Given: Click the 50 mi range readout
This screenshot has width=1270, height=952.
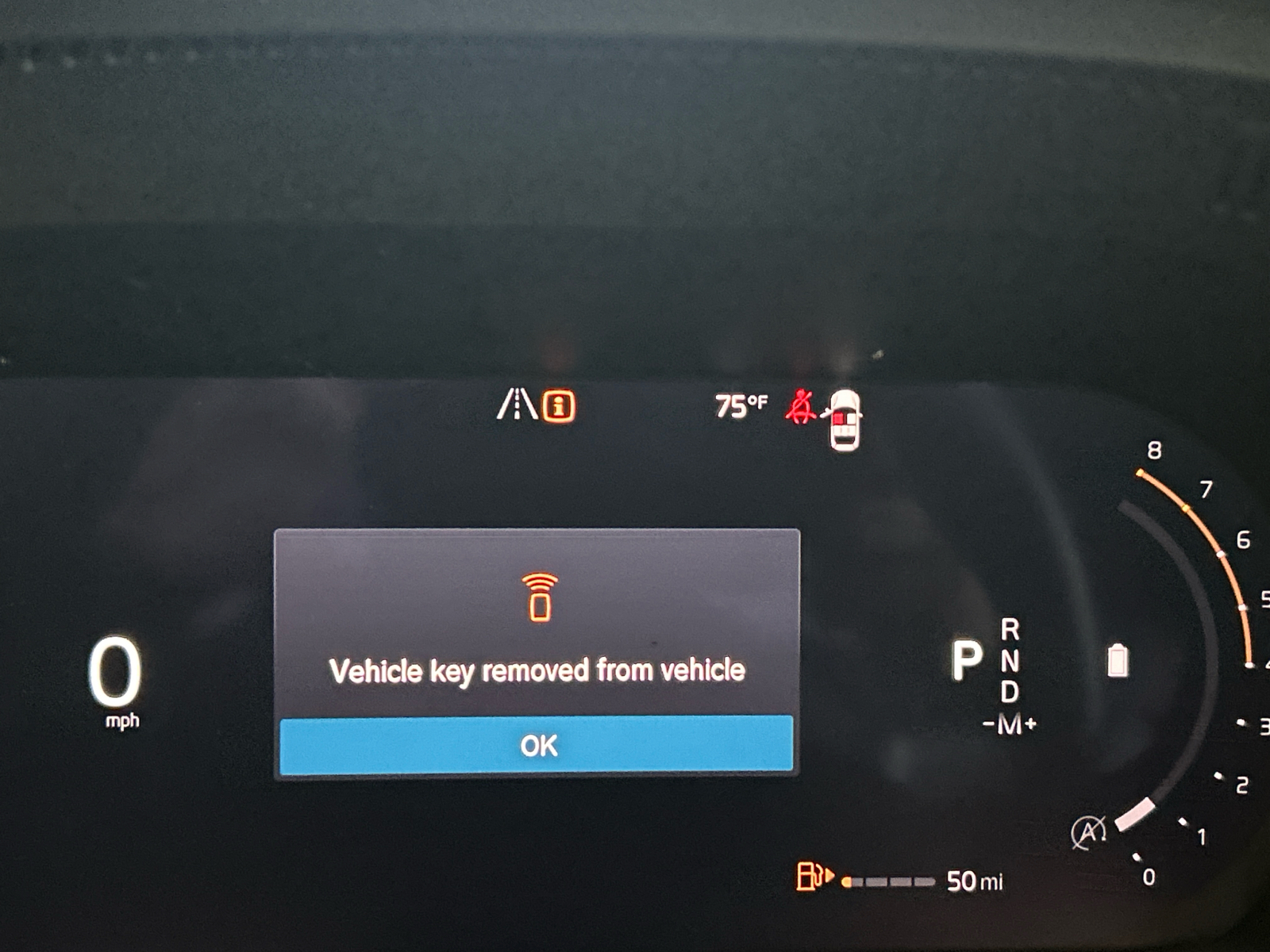Looking at the screenshot, I should coord(974,881).
